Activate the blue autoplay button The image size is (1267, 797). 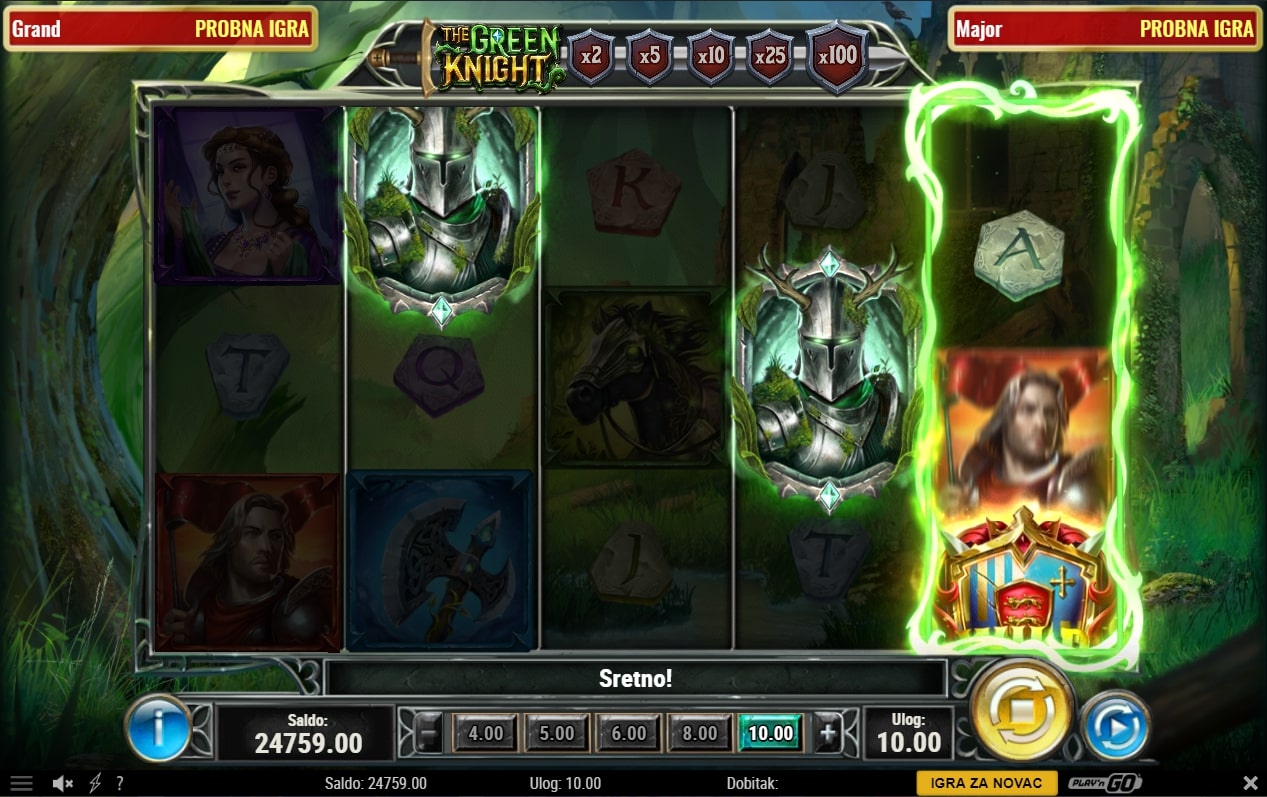[x=1115, y=725]
